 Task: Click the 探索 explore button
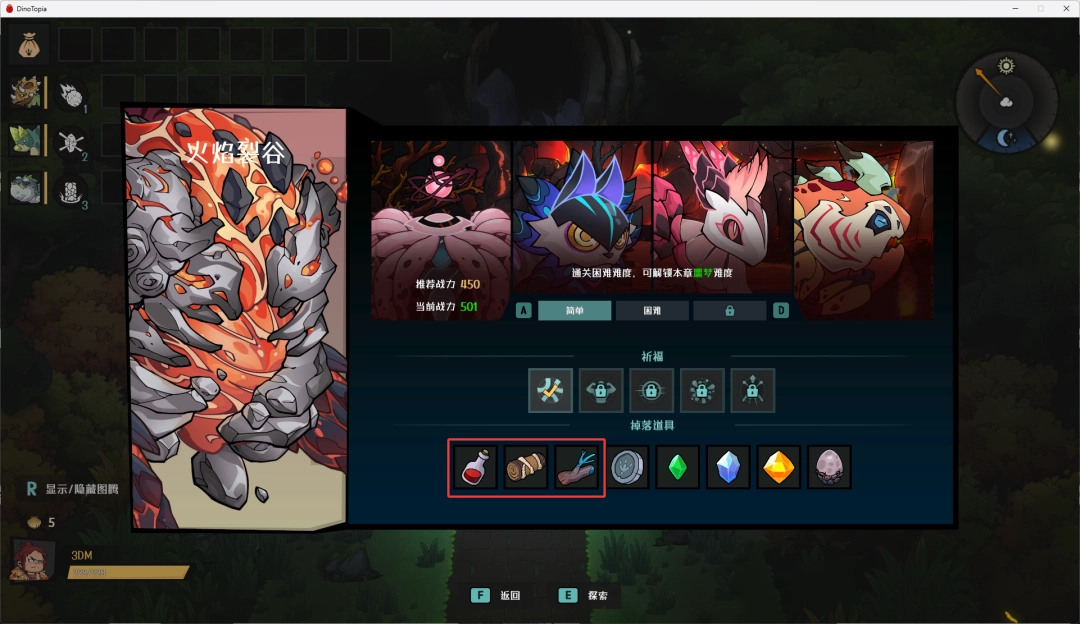click(588, 595)
